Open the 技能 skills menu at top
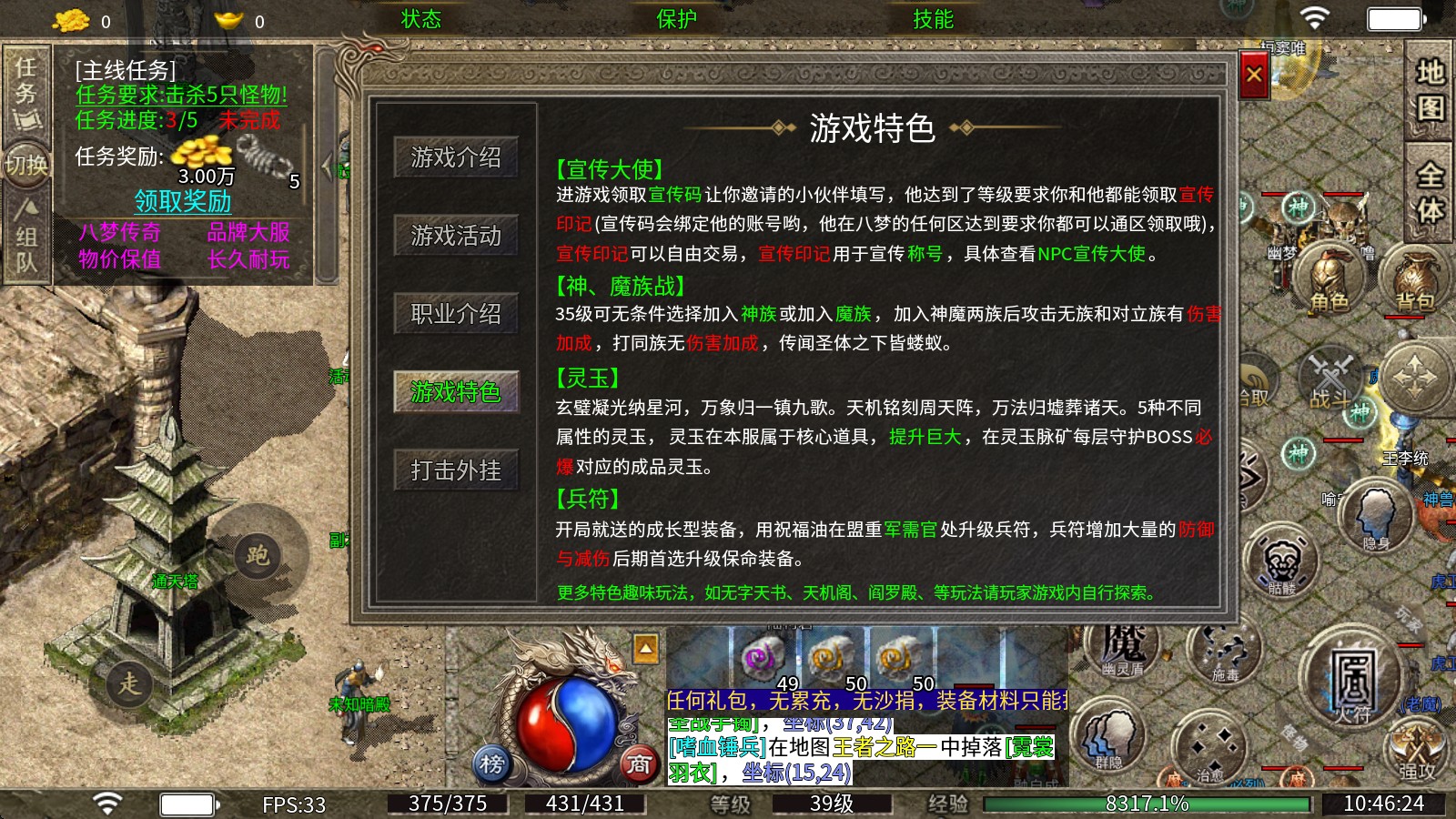This screenshot has width=1456, height=819. point(930,18)
